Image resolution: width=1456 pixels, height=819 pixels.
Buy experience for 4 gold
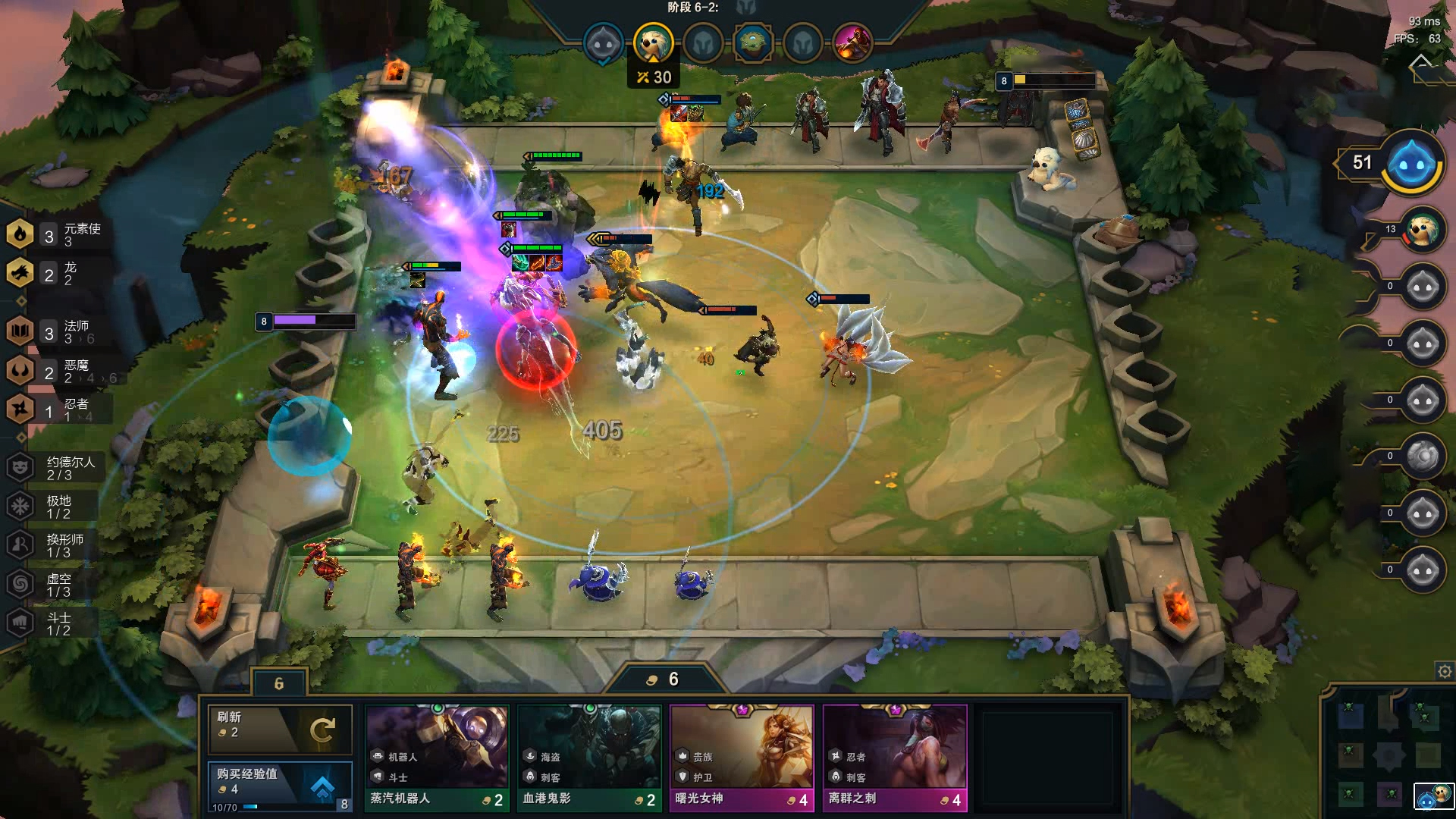(x=279, y=784)
